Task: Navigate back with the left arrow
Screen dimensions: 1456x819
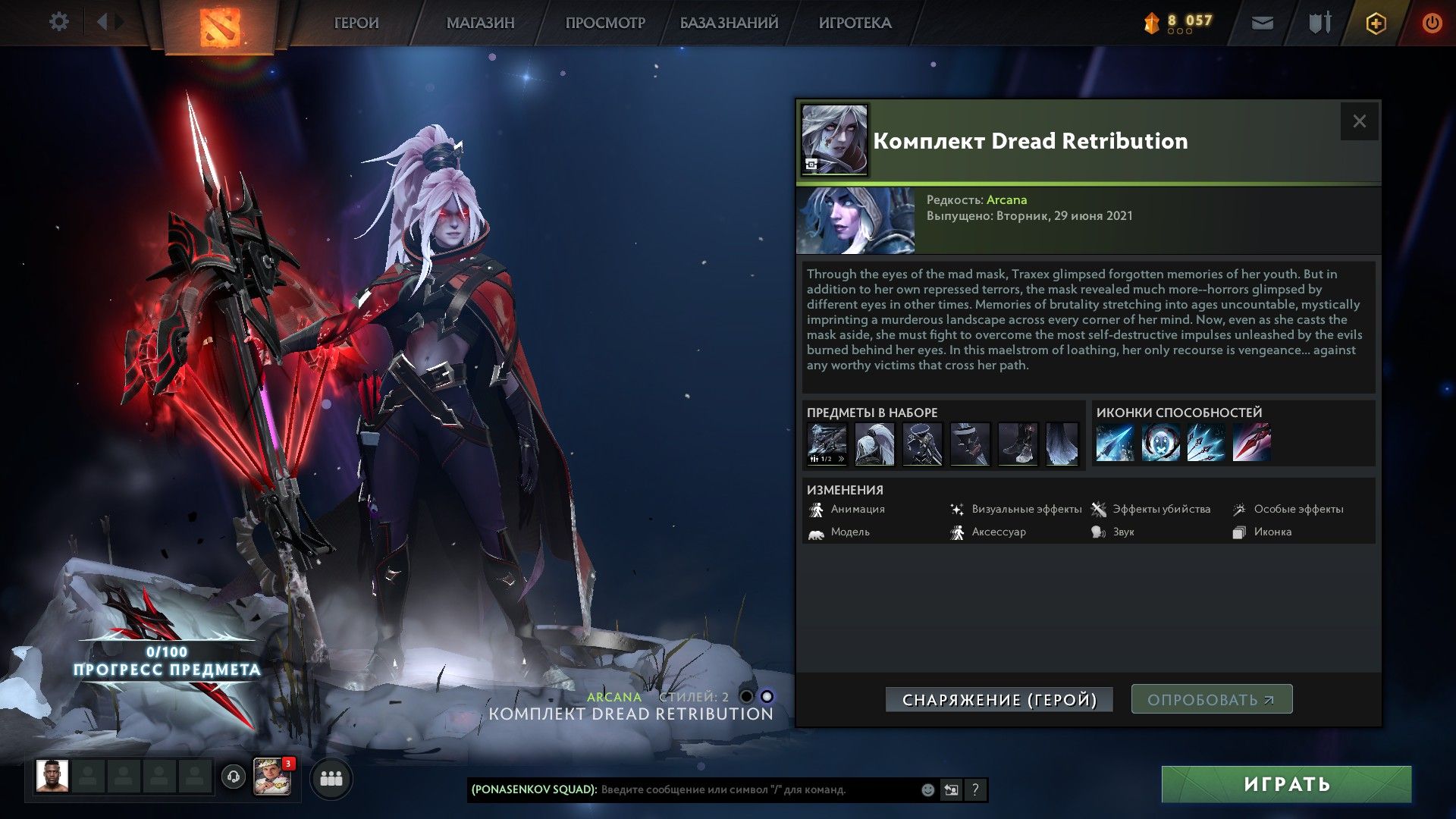Action: 102,22
